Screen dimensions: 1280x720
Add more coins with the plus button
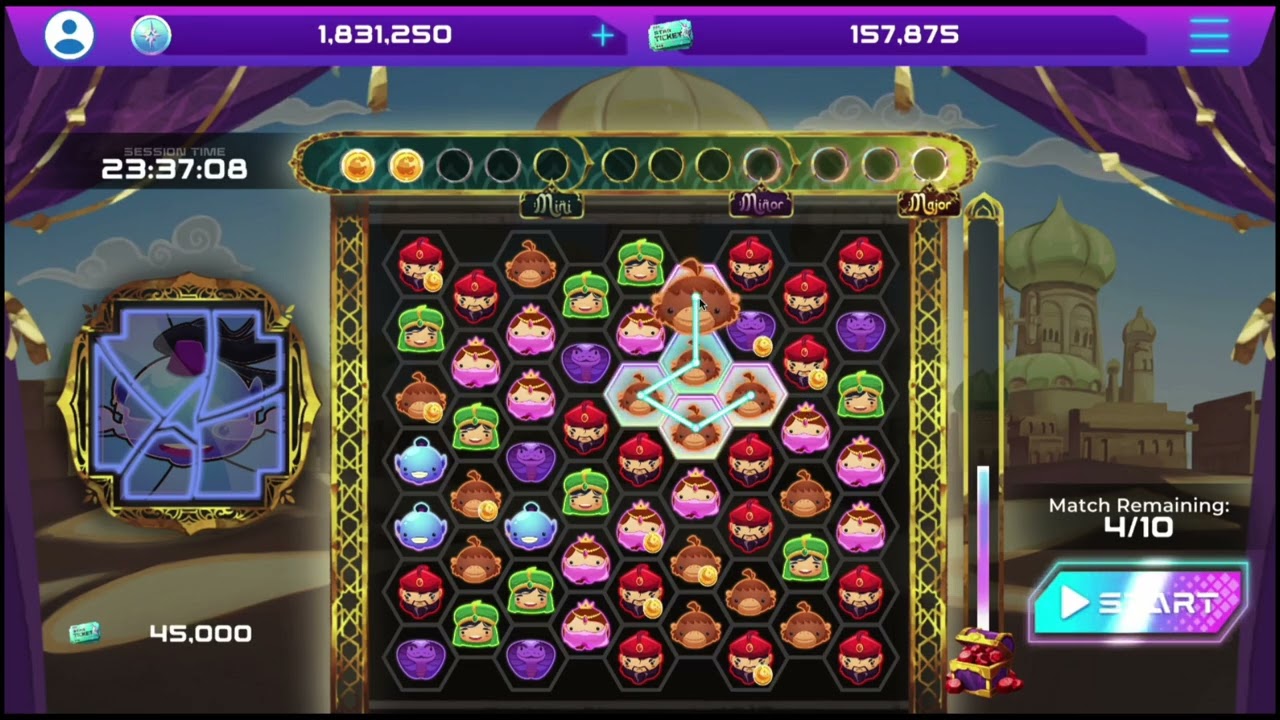click(x=602, y=36)
